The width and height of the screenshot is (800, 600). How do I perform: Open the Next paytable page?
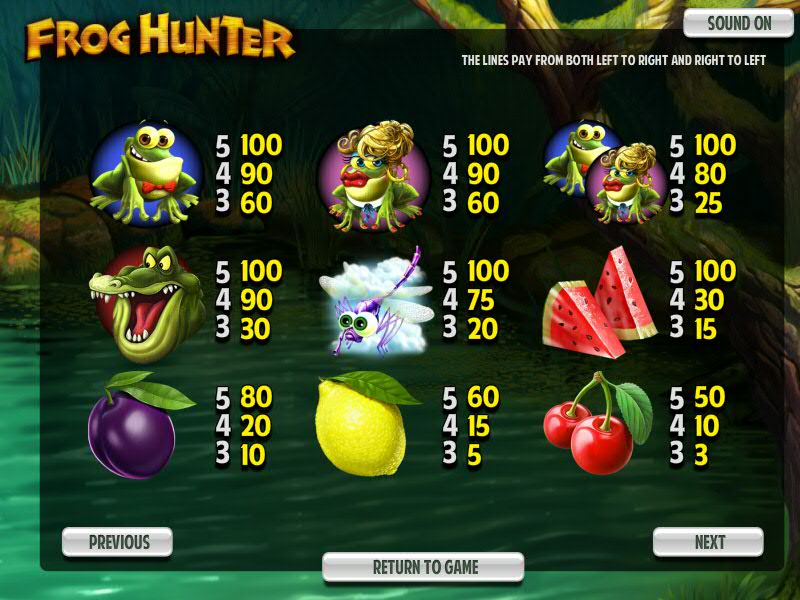tap(709, 542)
